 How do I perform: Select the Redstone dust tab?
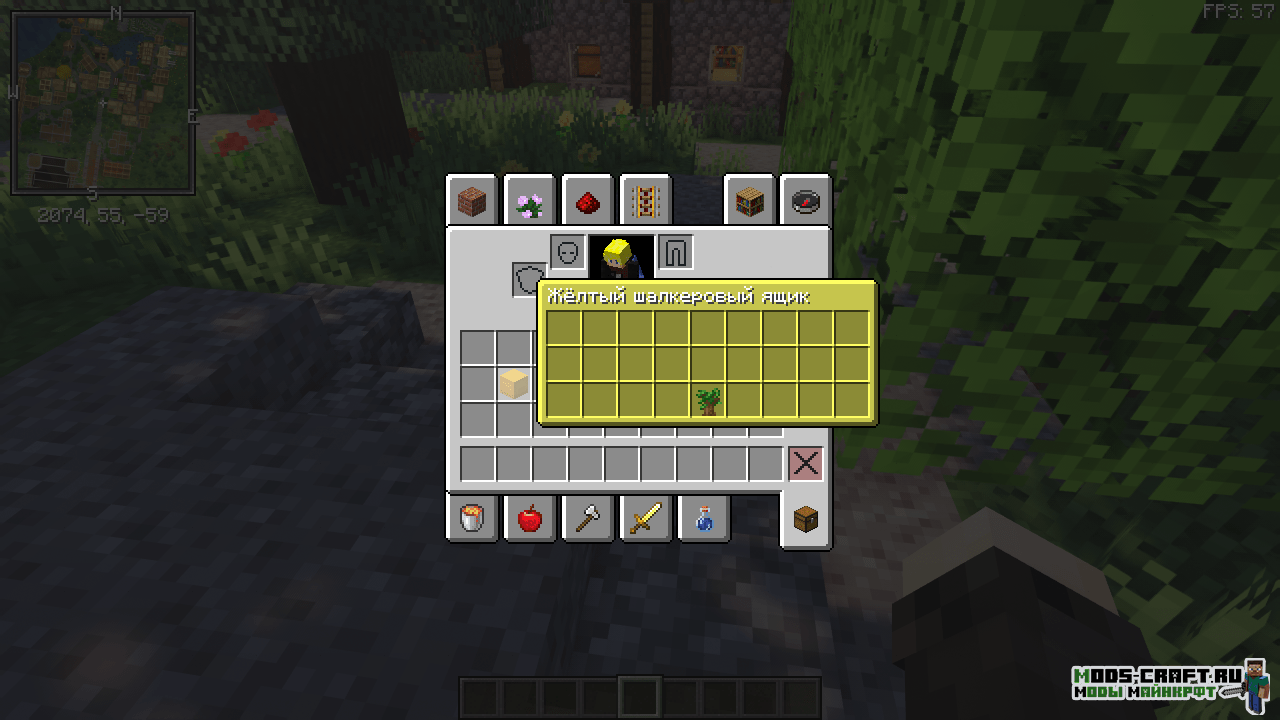tap(587, 202)
